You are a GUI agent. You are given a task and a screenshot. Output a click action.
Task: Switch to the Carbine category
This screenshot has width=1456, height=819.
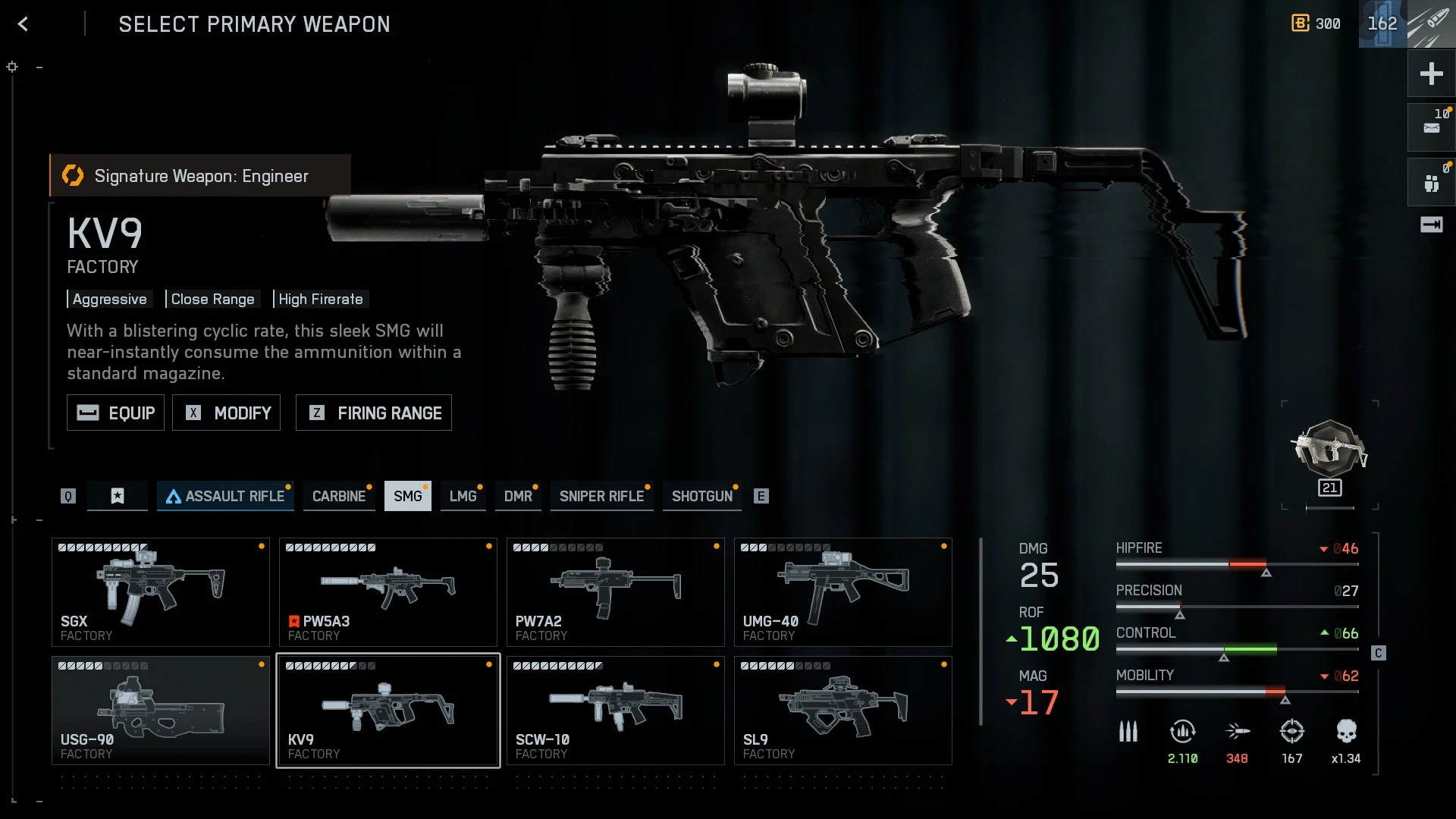[339, 496]
